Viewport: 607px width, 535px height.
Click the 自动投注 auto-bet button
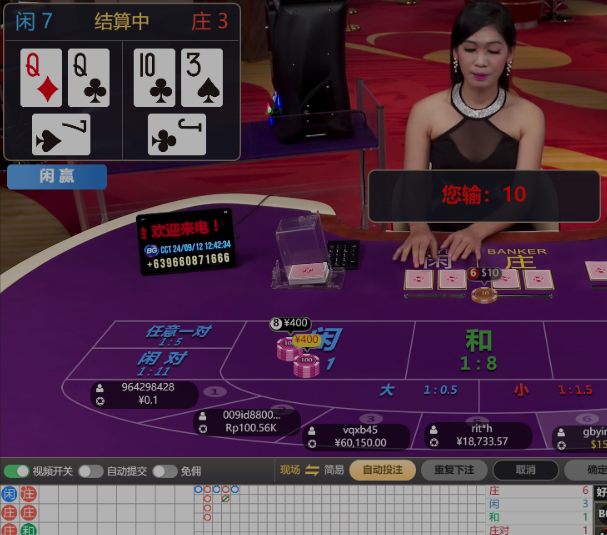[x=383, y=470]
